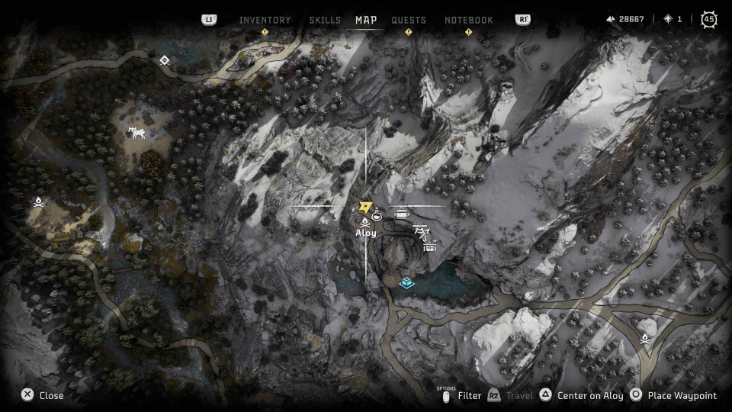
Task: Open the Skills tab
Action: point(325,20)
